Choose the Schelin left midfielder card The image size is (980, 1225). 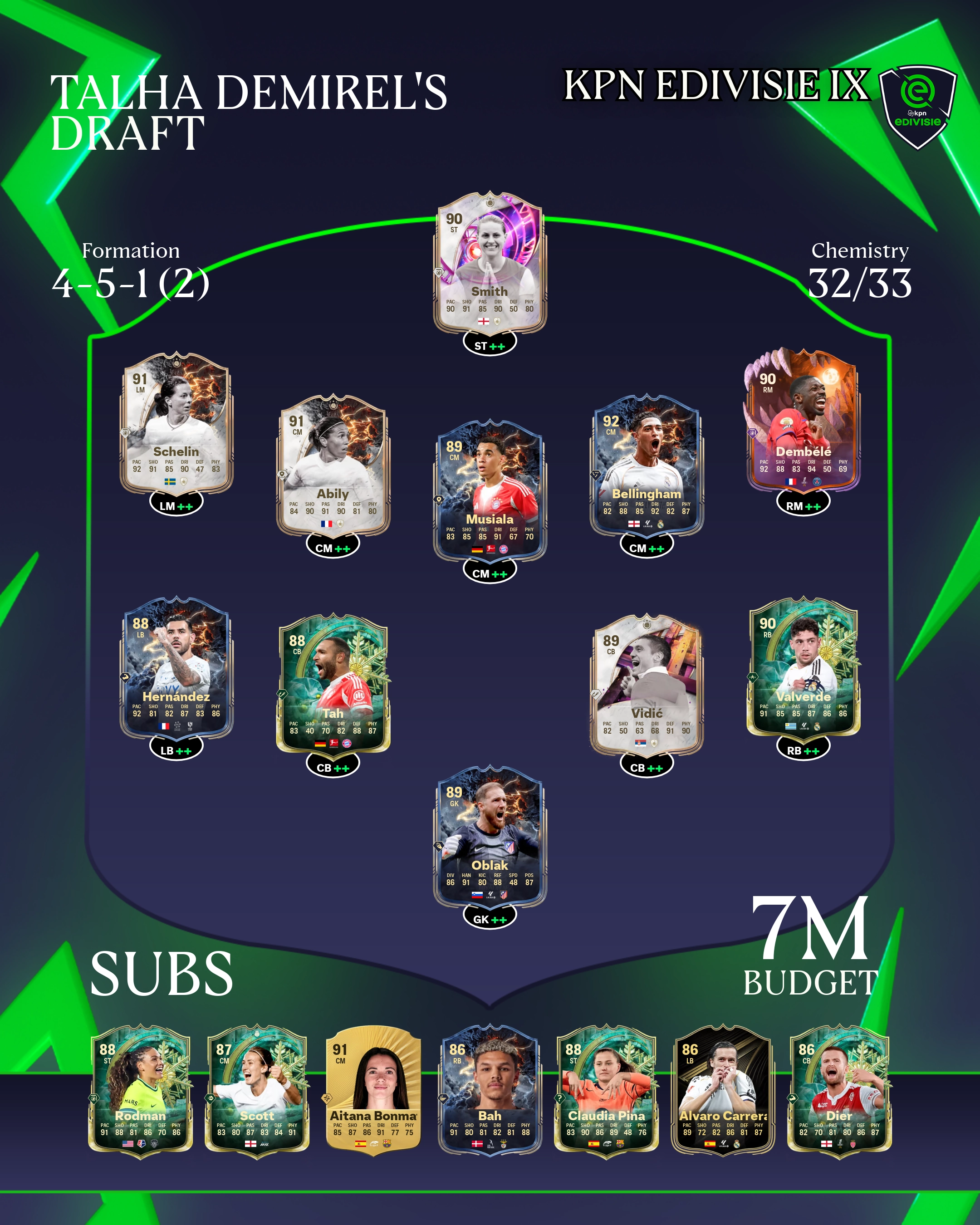(x=176, y=423)
